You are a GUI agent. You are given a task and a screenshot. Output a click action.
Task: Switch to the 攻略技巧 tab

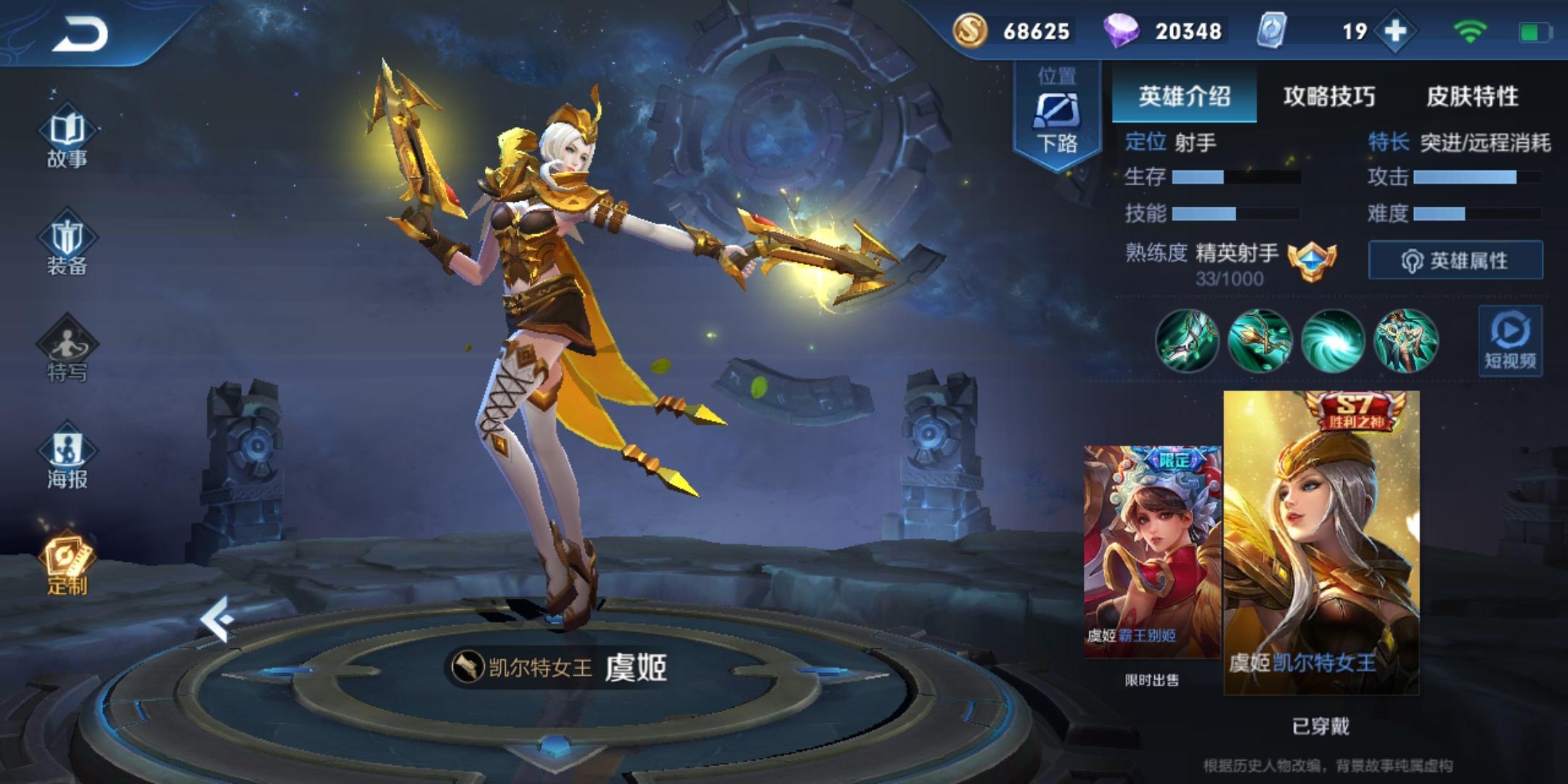pos(1328,96)
